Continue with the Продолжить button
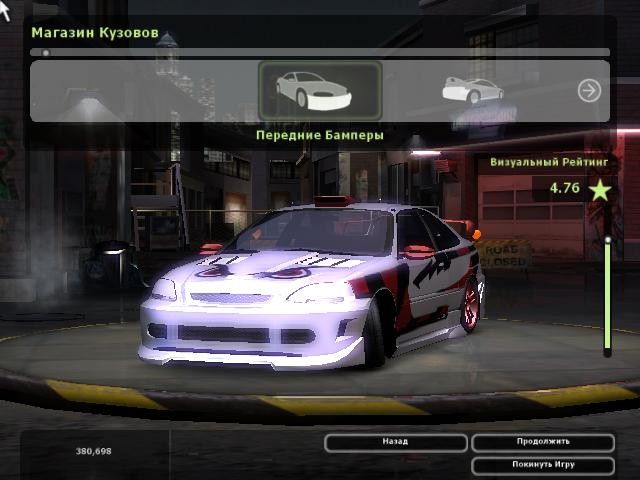The width and height of the screenshot is (640, 480). tap(543, 442)
